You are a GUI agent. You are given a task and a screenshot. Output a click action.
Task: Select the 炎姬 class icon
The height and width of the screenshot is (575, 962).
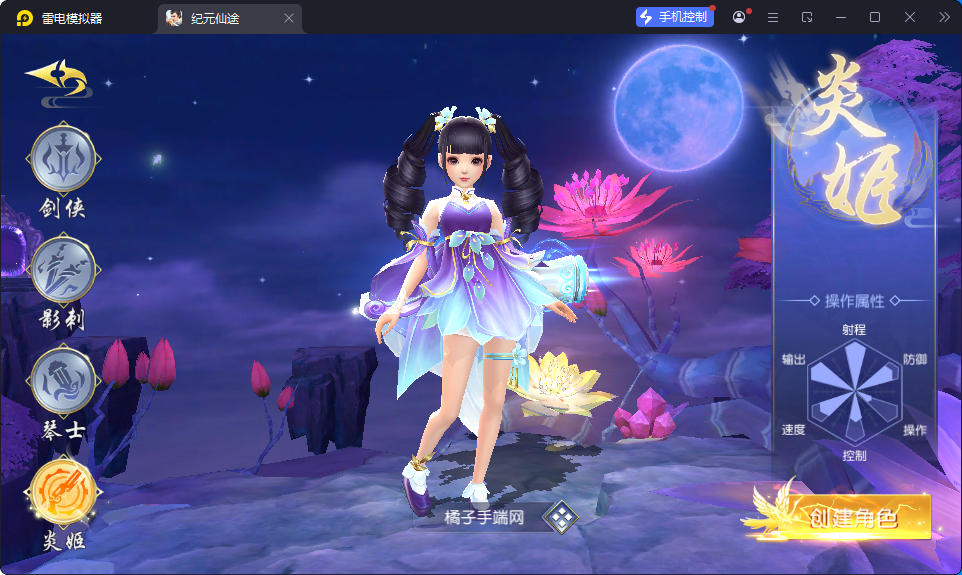[64, 491]
